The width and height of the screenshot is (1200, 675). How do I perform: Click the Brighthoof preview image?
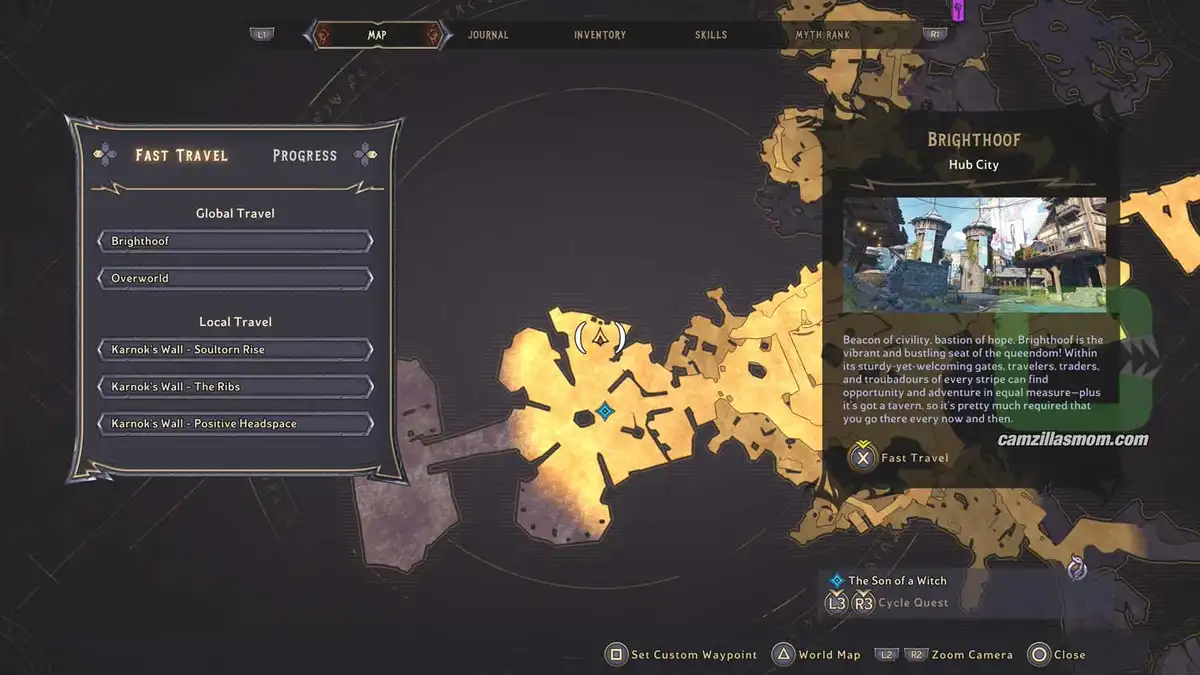point(974,255)
